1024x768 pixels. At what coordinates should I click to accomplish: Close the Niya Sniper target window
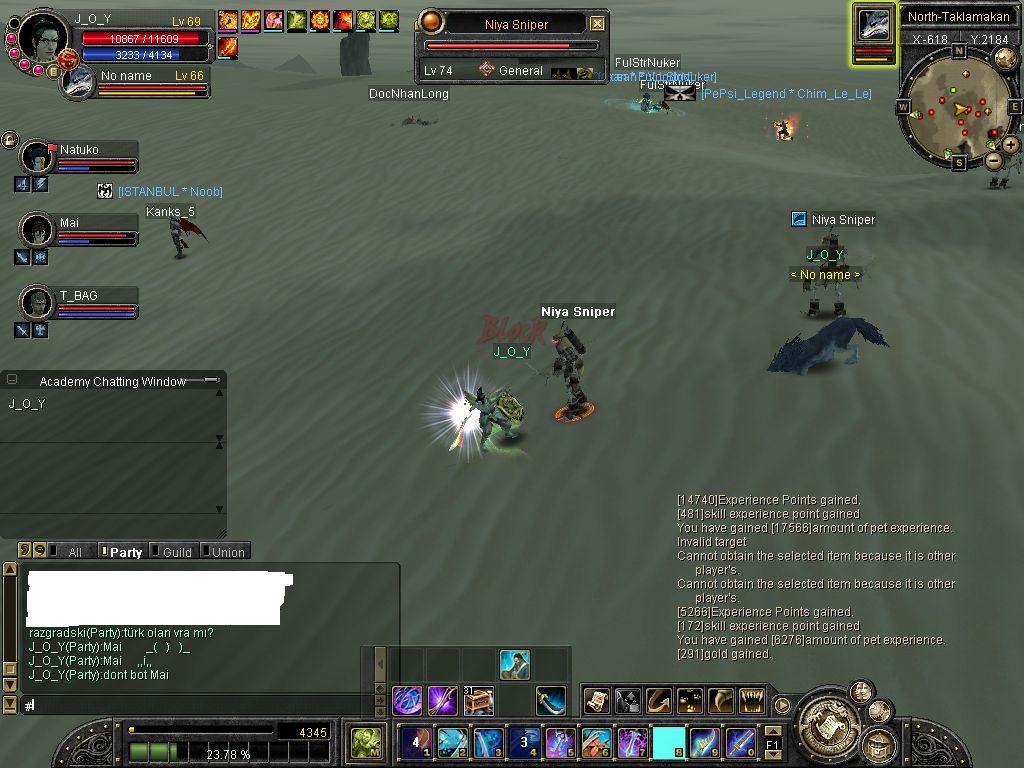[x=597, y=23]
